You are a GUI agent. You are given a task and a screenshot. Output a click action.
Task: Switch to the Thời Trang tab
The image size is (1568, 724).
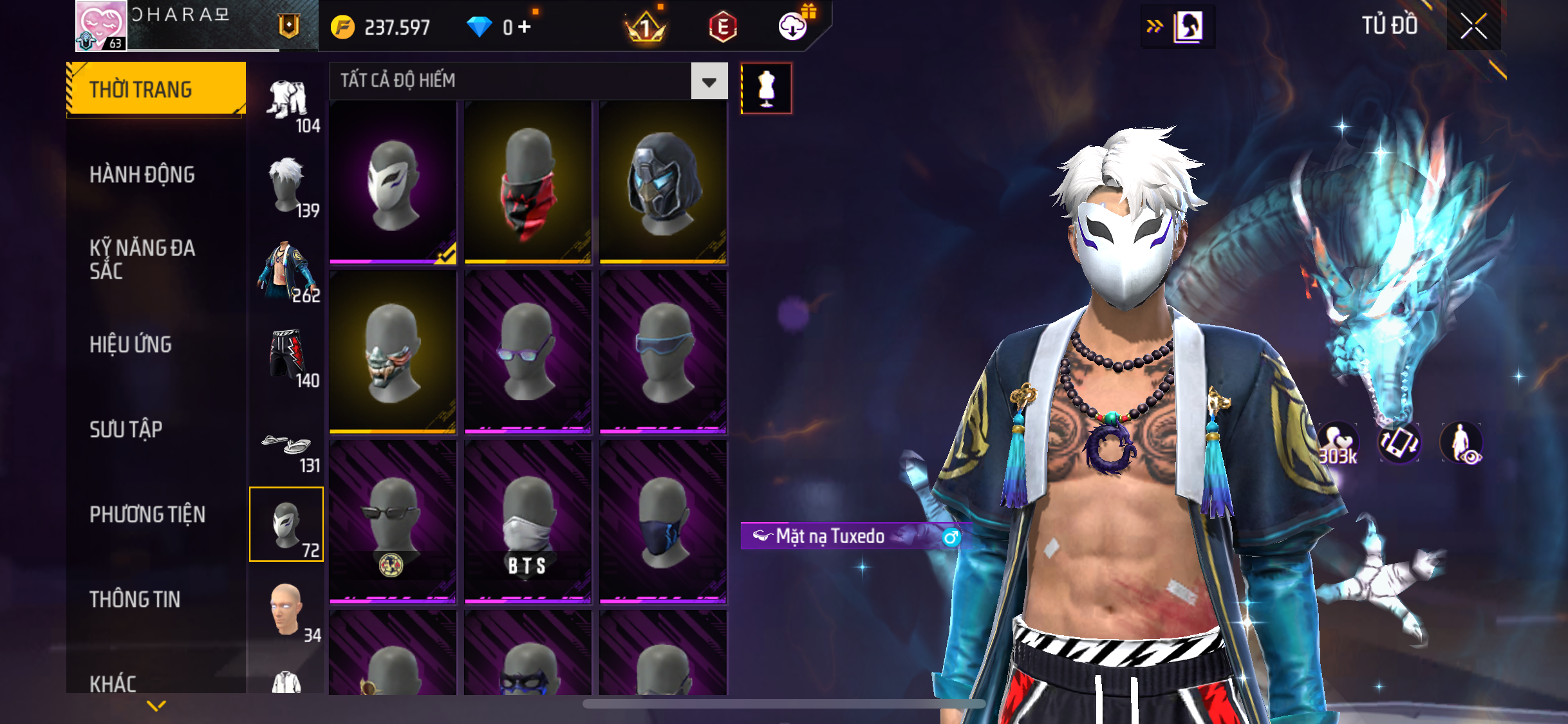click(156, 89)
